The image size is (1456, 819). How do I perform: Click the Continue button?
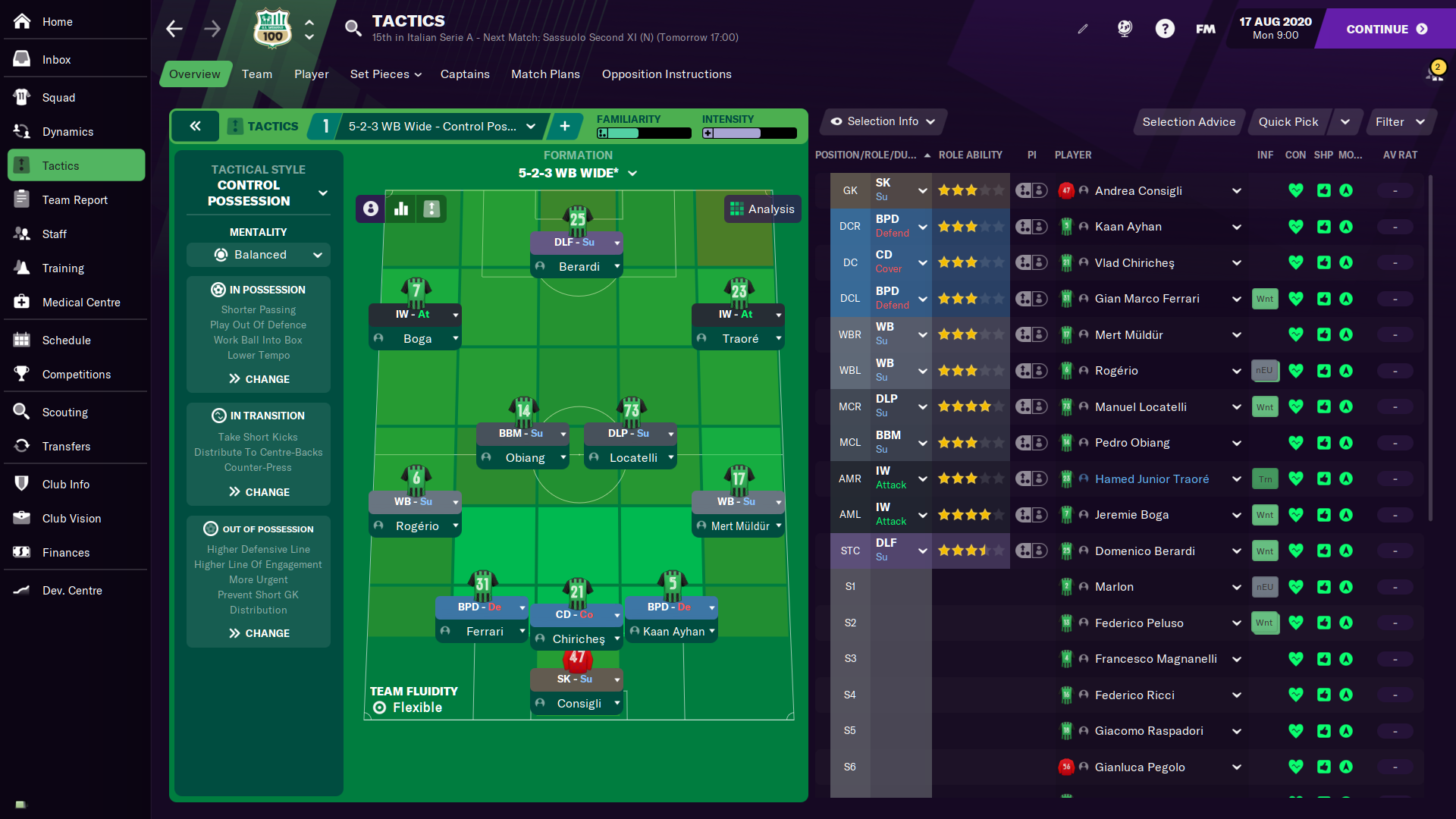tap(1385, 29)
